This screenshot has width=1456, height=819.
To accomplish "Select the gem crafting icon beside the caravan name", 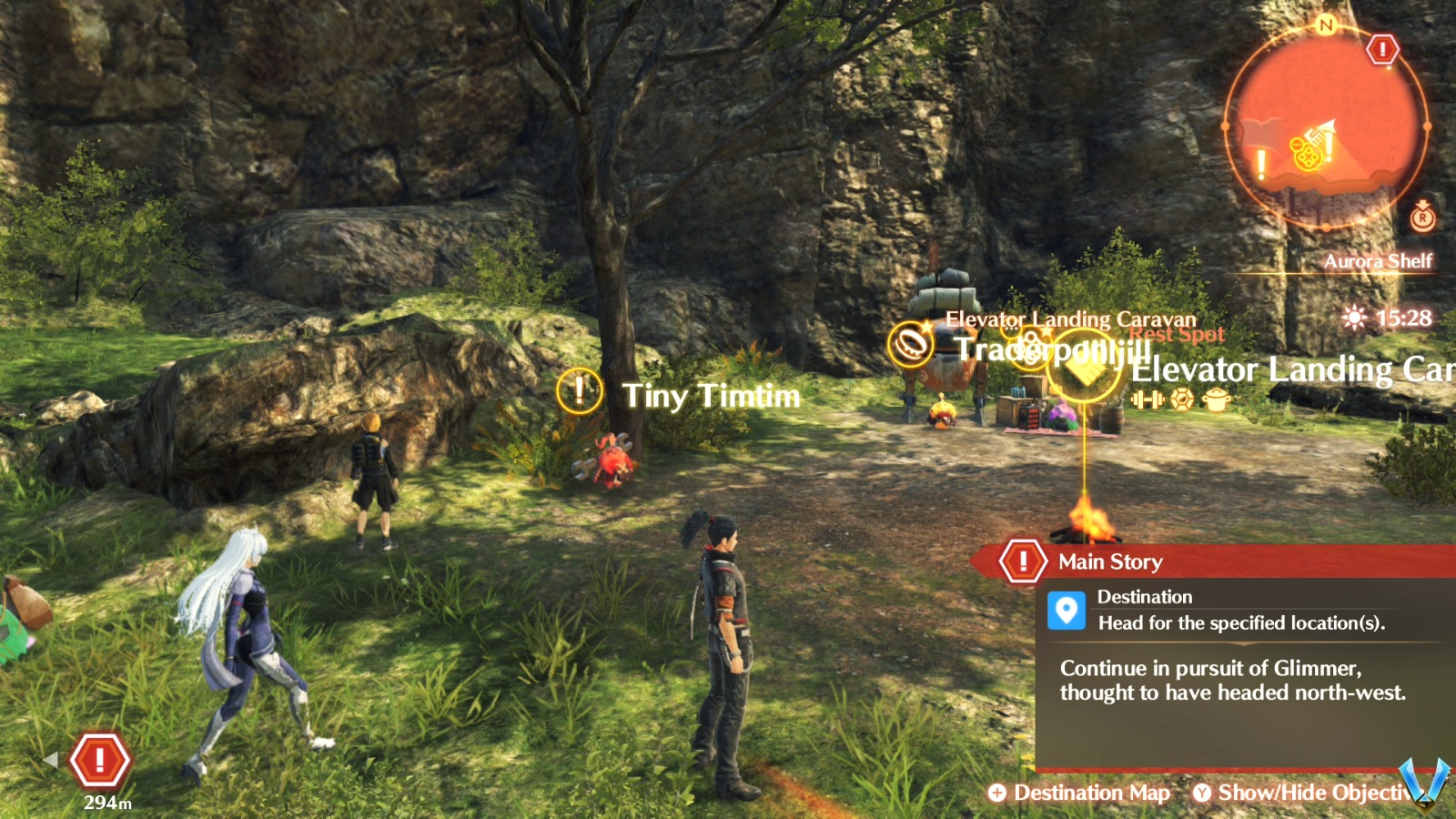I will [x=1182, y=400].
